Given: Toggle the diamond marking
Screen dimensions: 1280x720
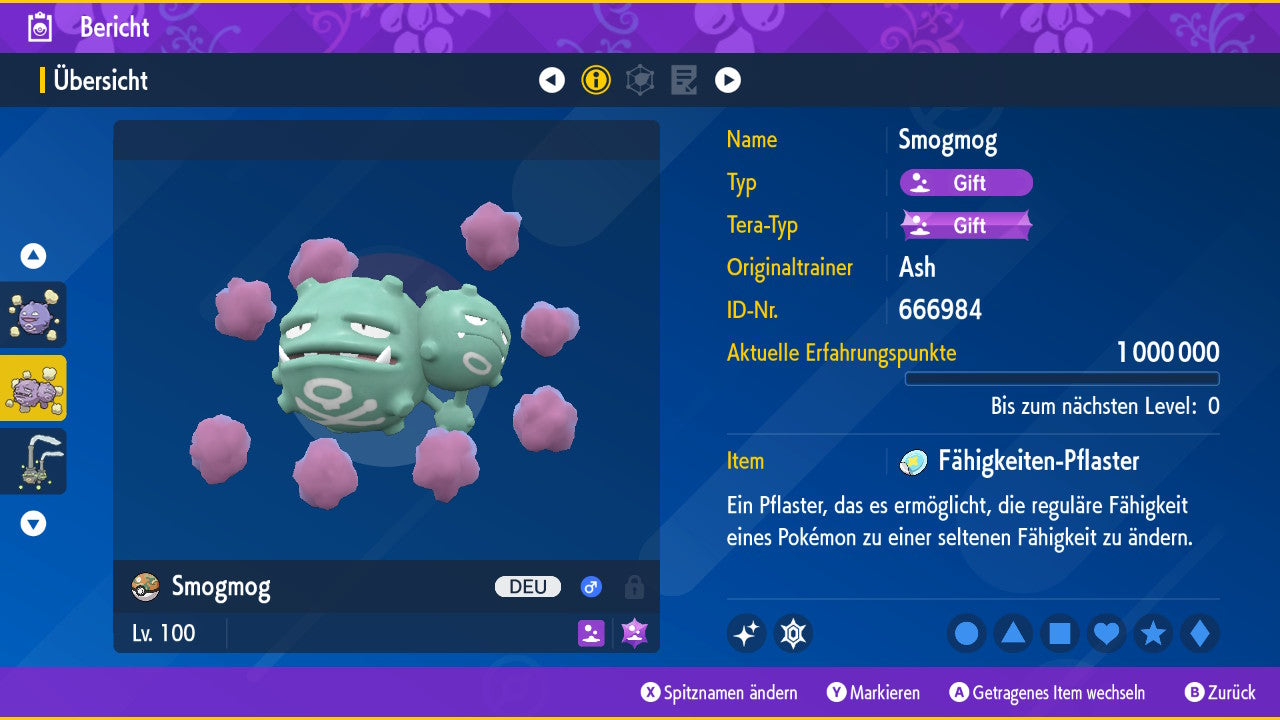Looking at the screenshot, I should [x=1200, y=633].
